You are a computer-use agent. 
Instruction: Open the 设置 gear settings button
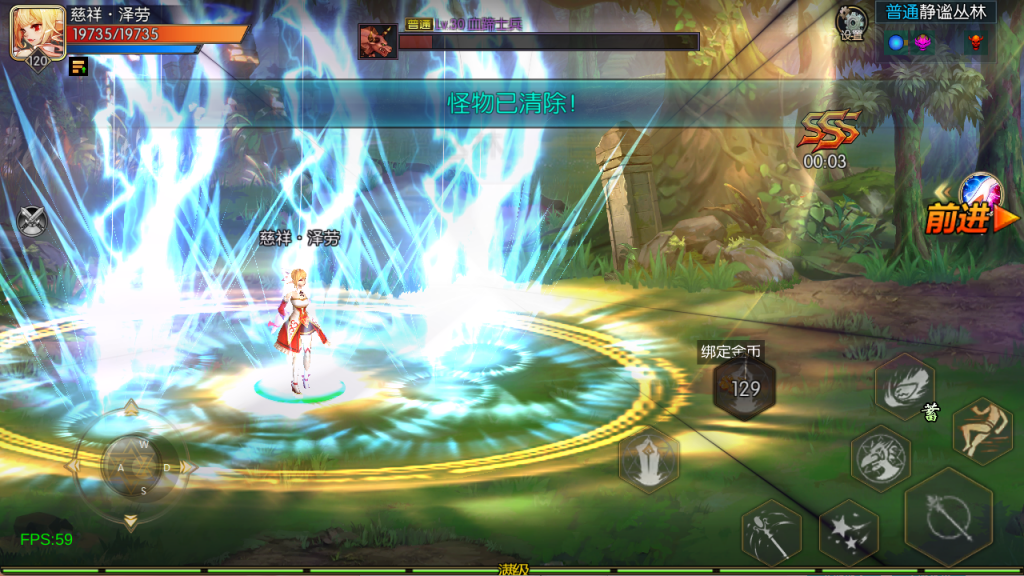(852, 22)
